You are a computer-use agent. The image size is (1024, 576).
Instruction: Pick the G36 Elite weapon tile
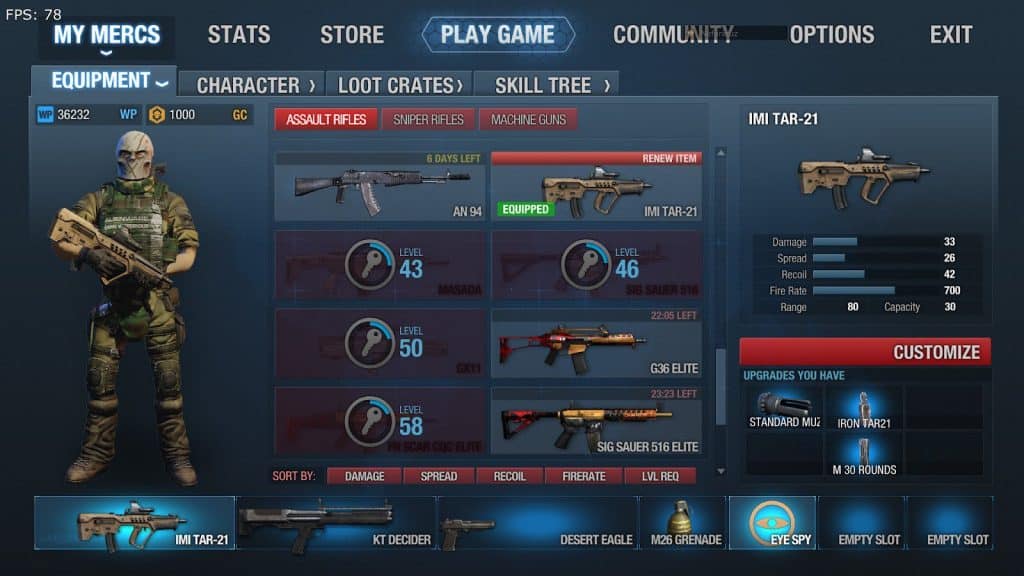pos(597,343)
